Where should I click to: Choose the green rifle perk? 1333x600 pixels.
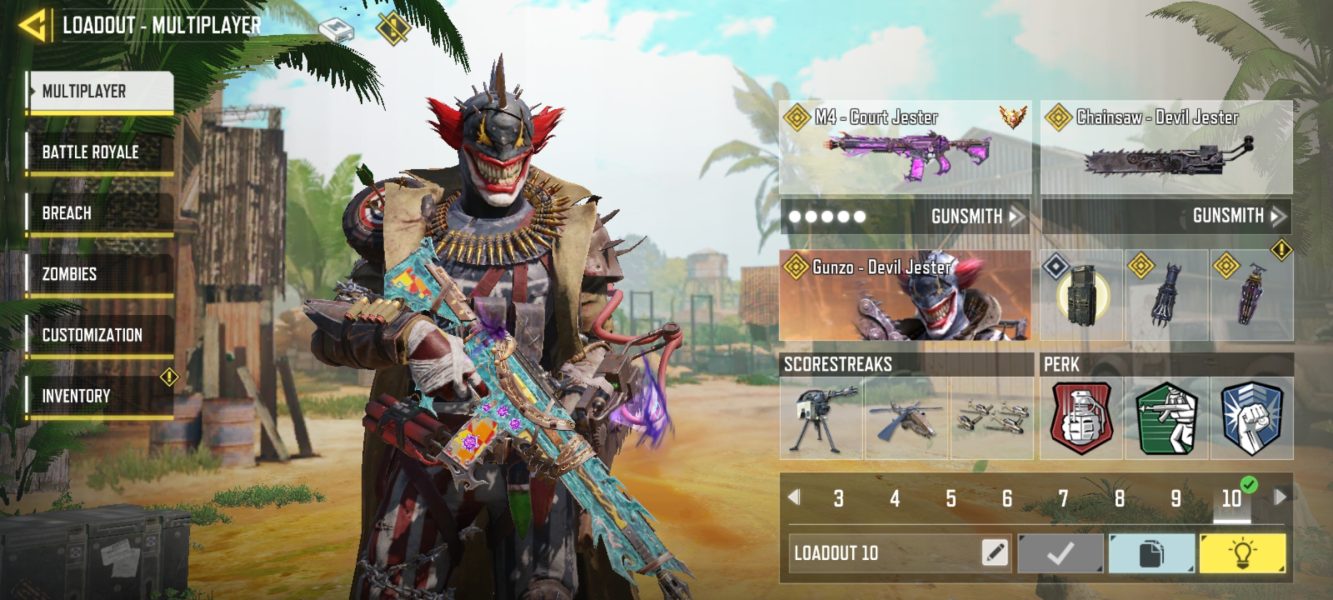[1167, 418]
